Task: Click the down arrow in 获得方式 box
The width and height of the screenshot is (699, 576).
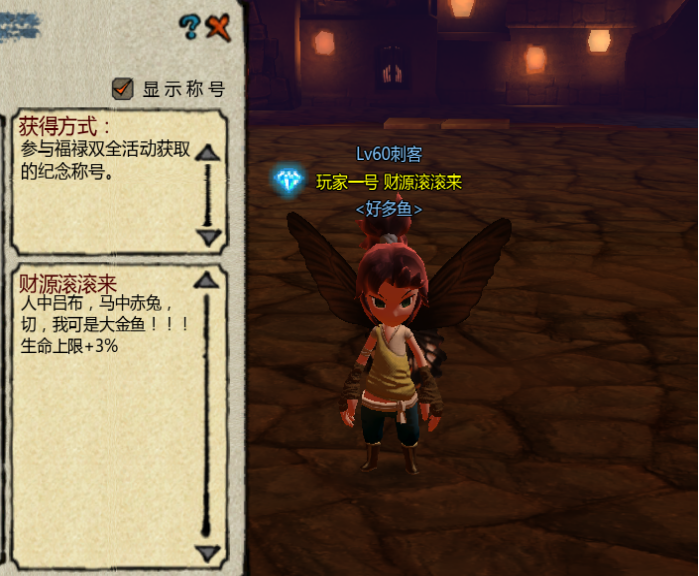Action: click(x=208, y=237)
